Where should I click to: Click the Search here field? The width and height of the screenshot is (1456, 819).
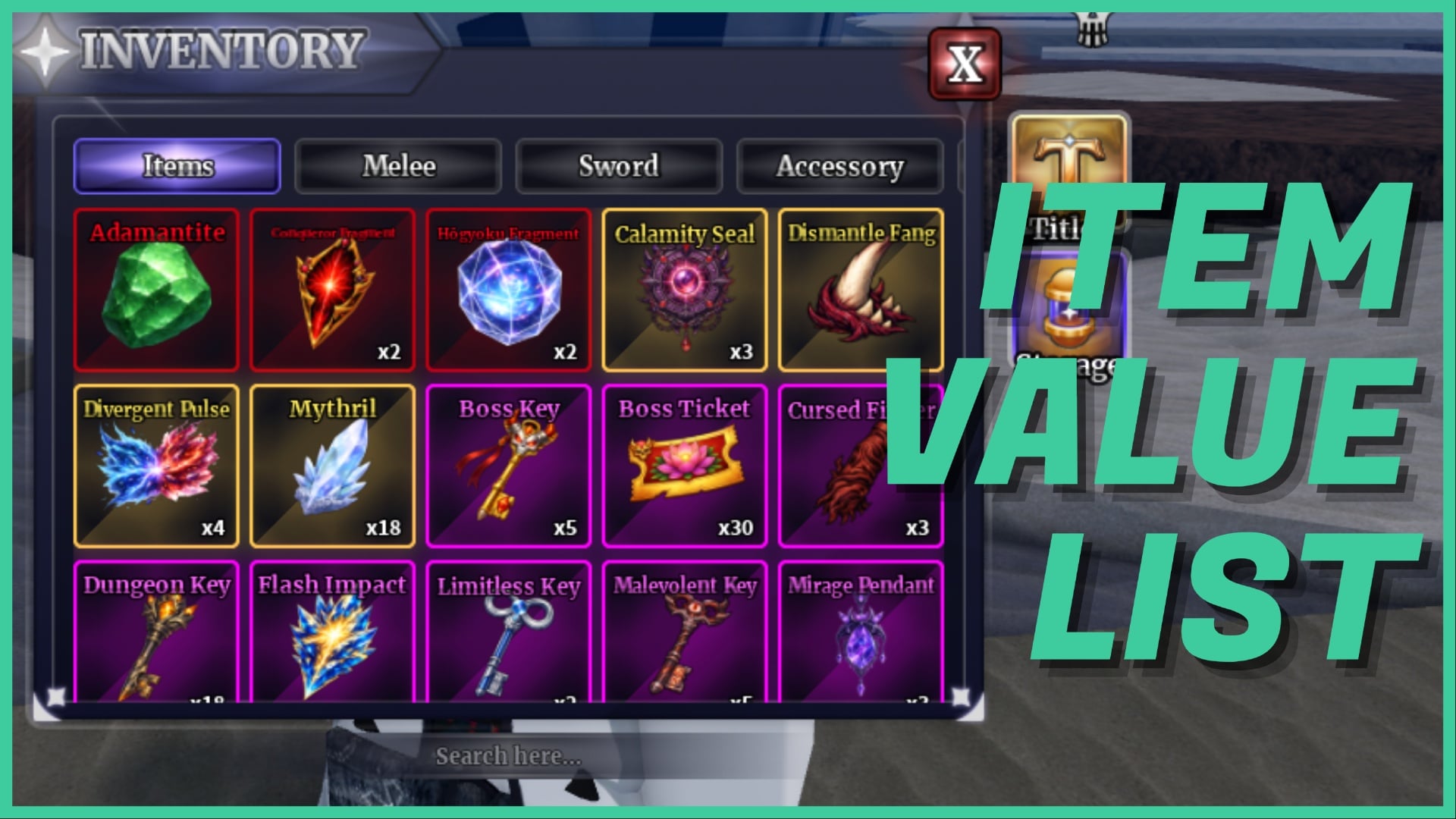507,755
